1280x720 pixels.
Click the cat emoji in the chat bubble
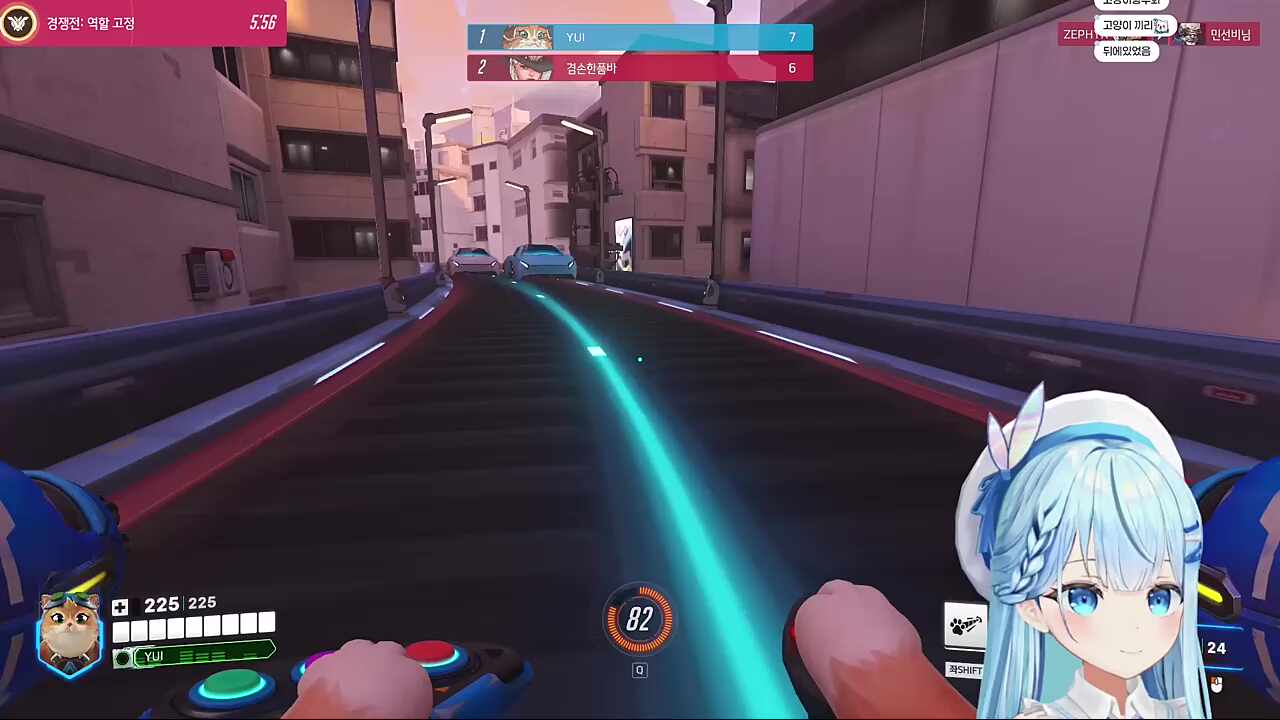click(x=1161, y=27)
